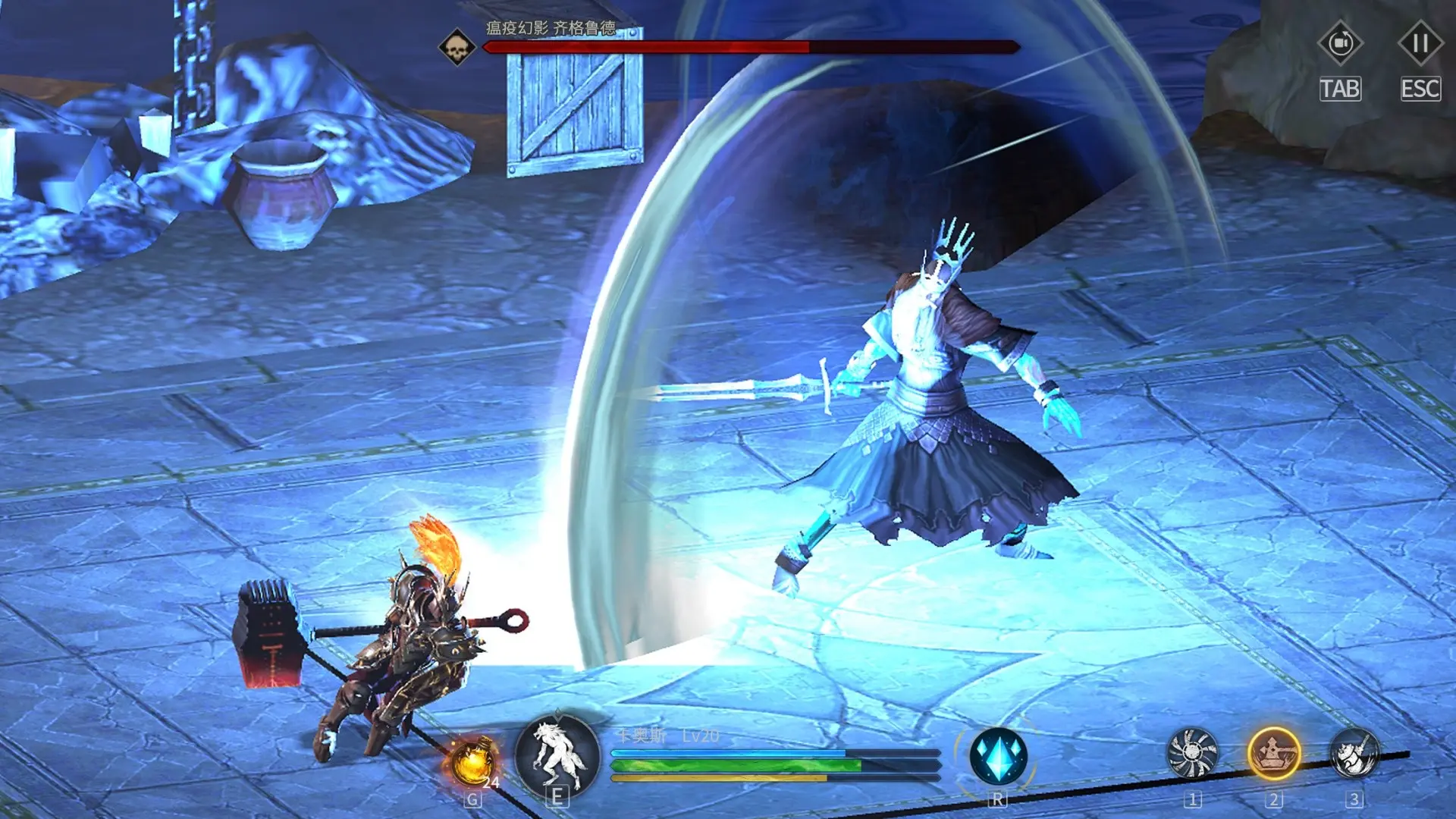Activate the werewolf transformation ability

pyautogui.click(x=557, y=755)
